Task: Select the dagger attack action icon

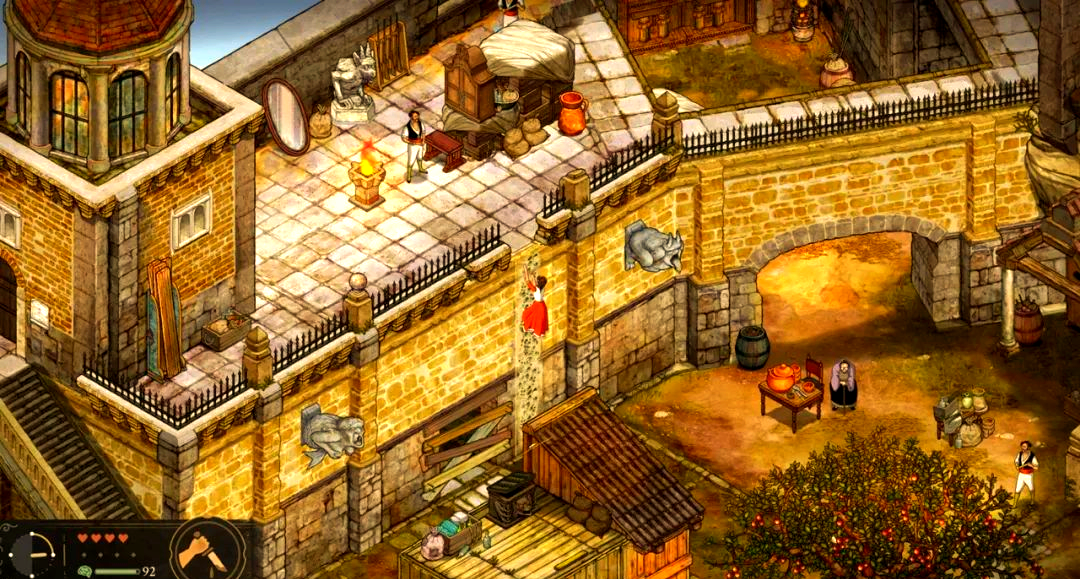Action: click(207, 551)
